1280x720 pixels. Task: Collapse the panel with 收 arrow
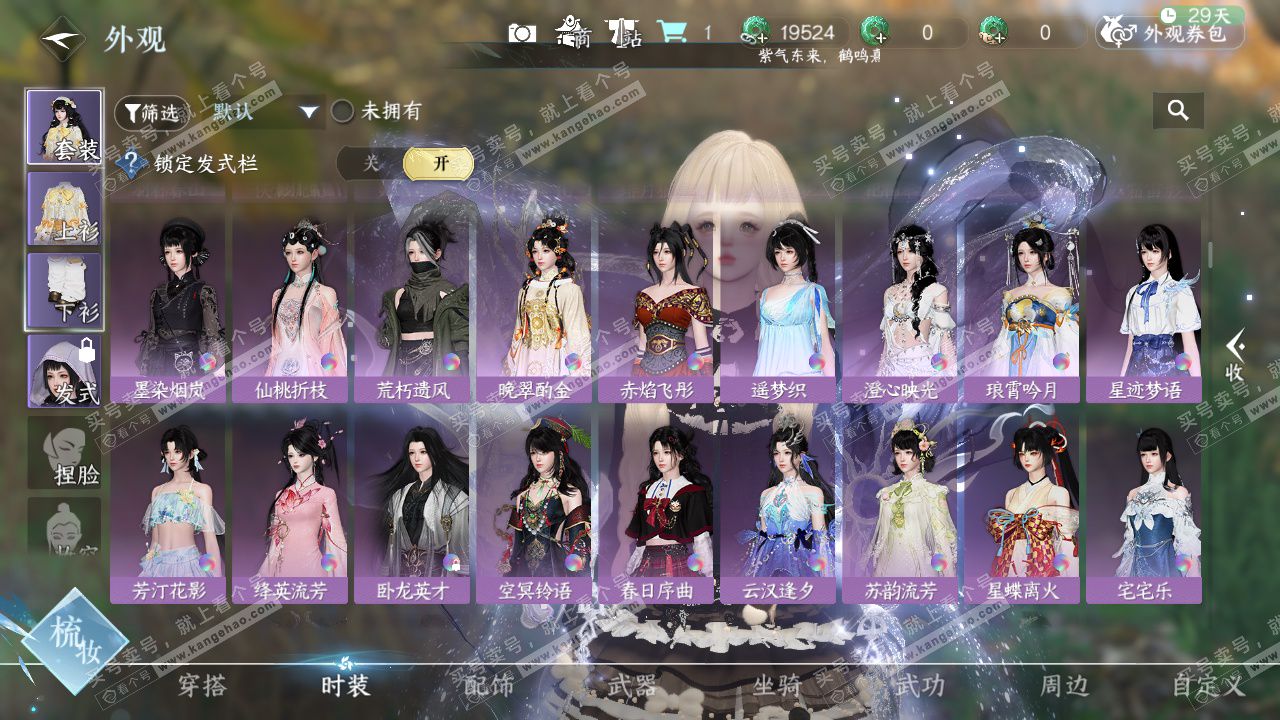pos(1236,355)
